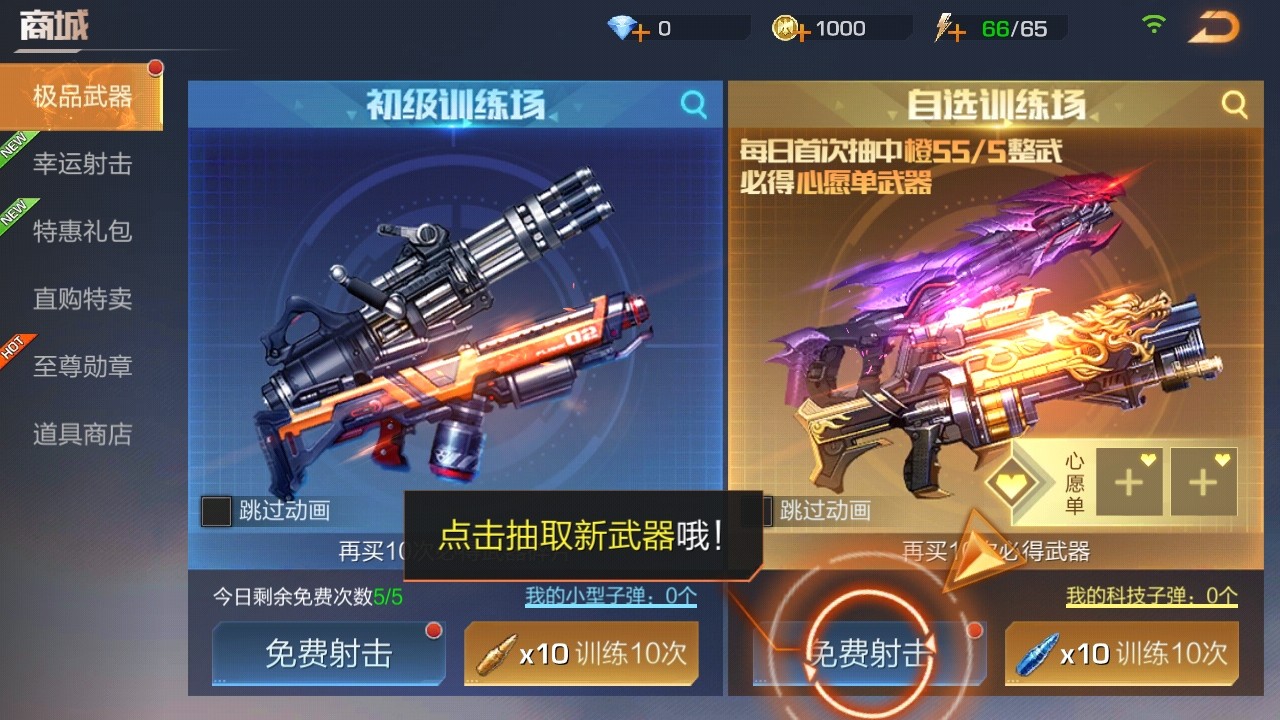Add gold coins via the coin icon
The height and width of the screenshot is (720, 1280).
791,29
